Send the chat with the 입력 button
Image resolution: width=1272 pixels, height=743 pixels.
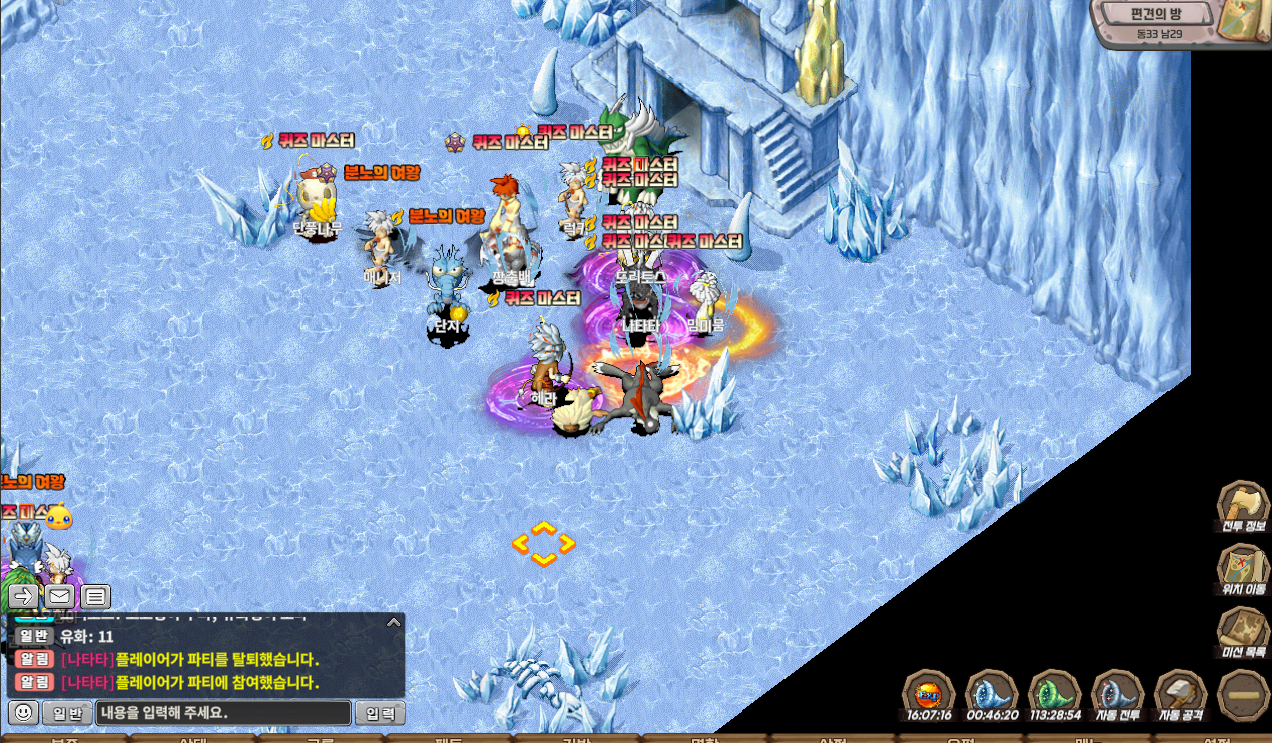(x=380, y=713)
